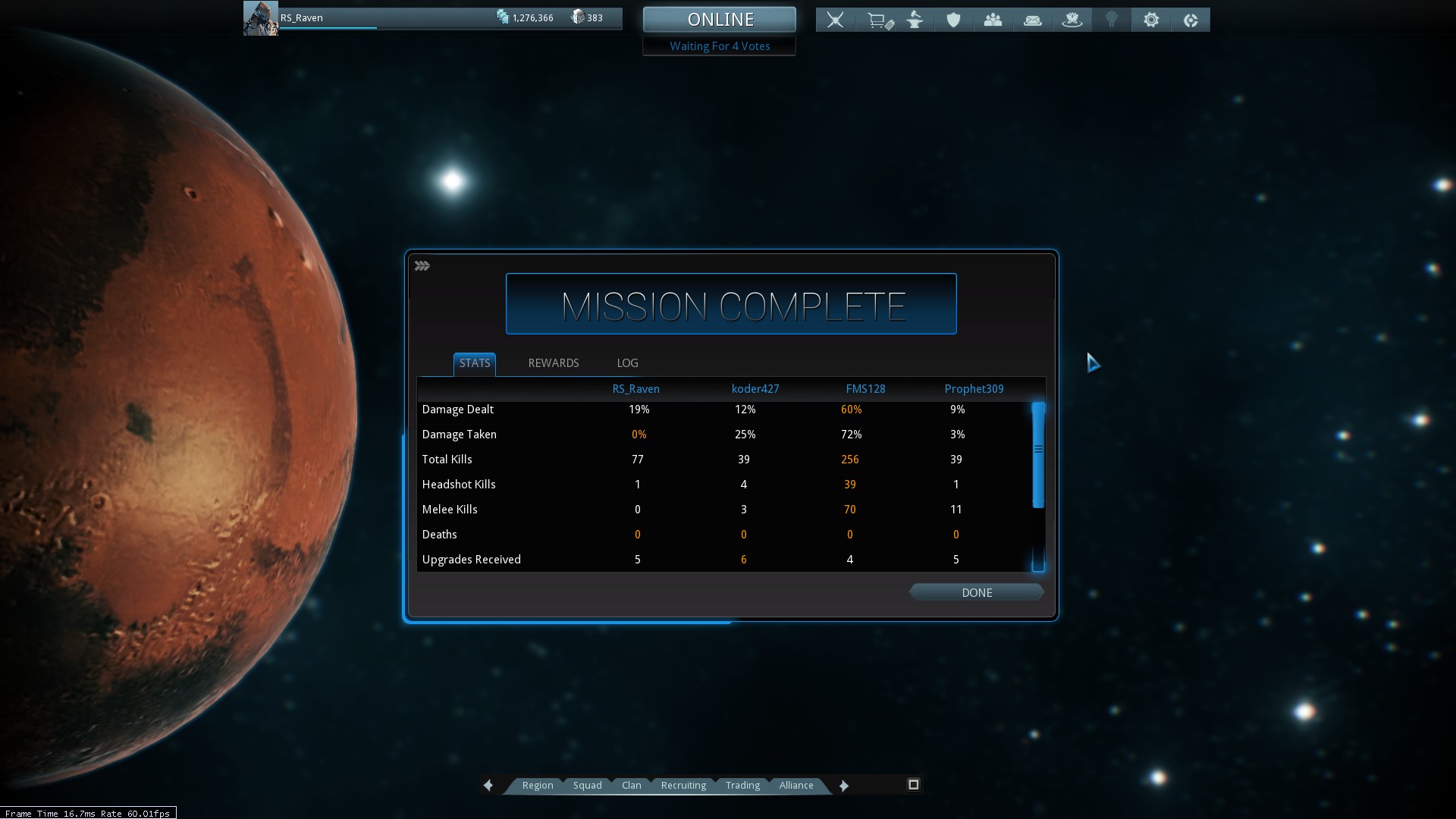
Task: Open the lotus flower icon menu
Action: coord(1072,20)
